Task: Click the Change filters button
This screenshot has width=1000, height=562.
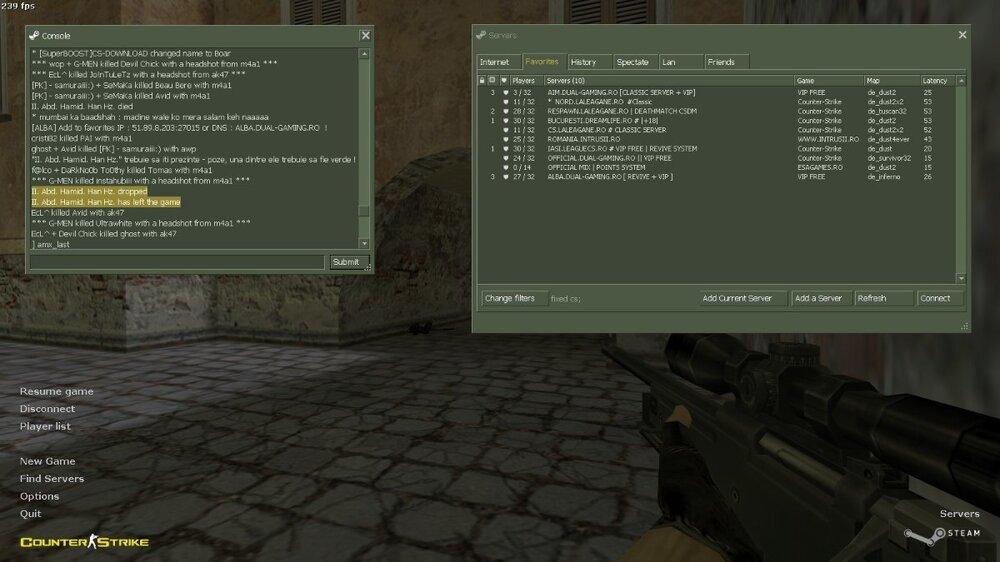Action: point(510,298)
